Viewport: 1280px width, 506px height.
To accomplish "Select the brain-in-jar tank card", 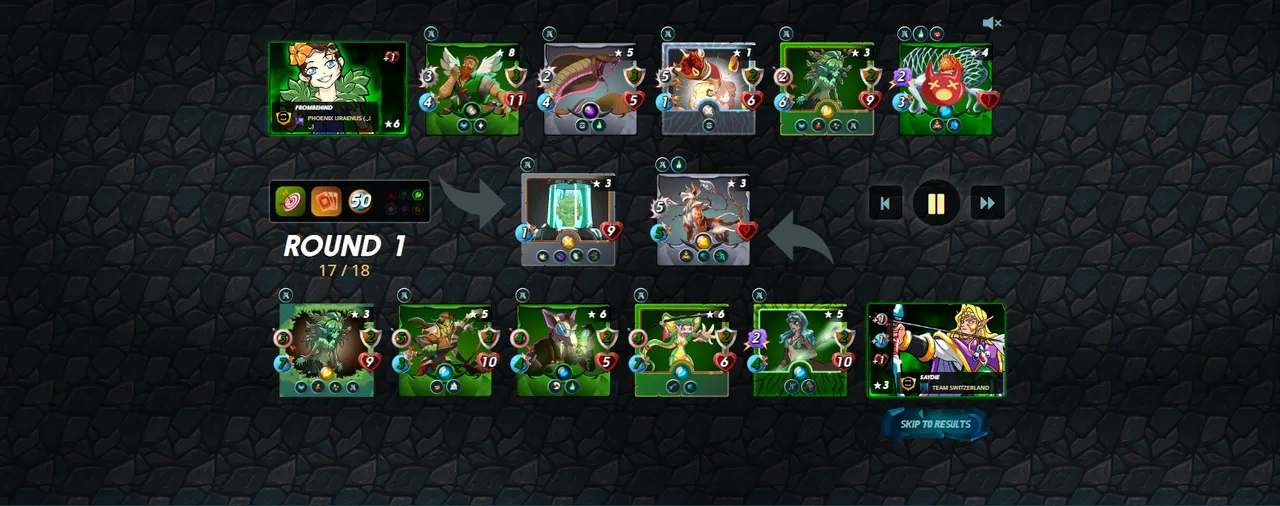I will [567, 219].
